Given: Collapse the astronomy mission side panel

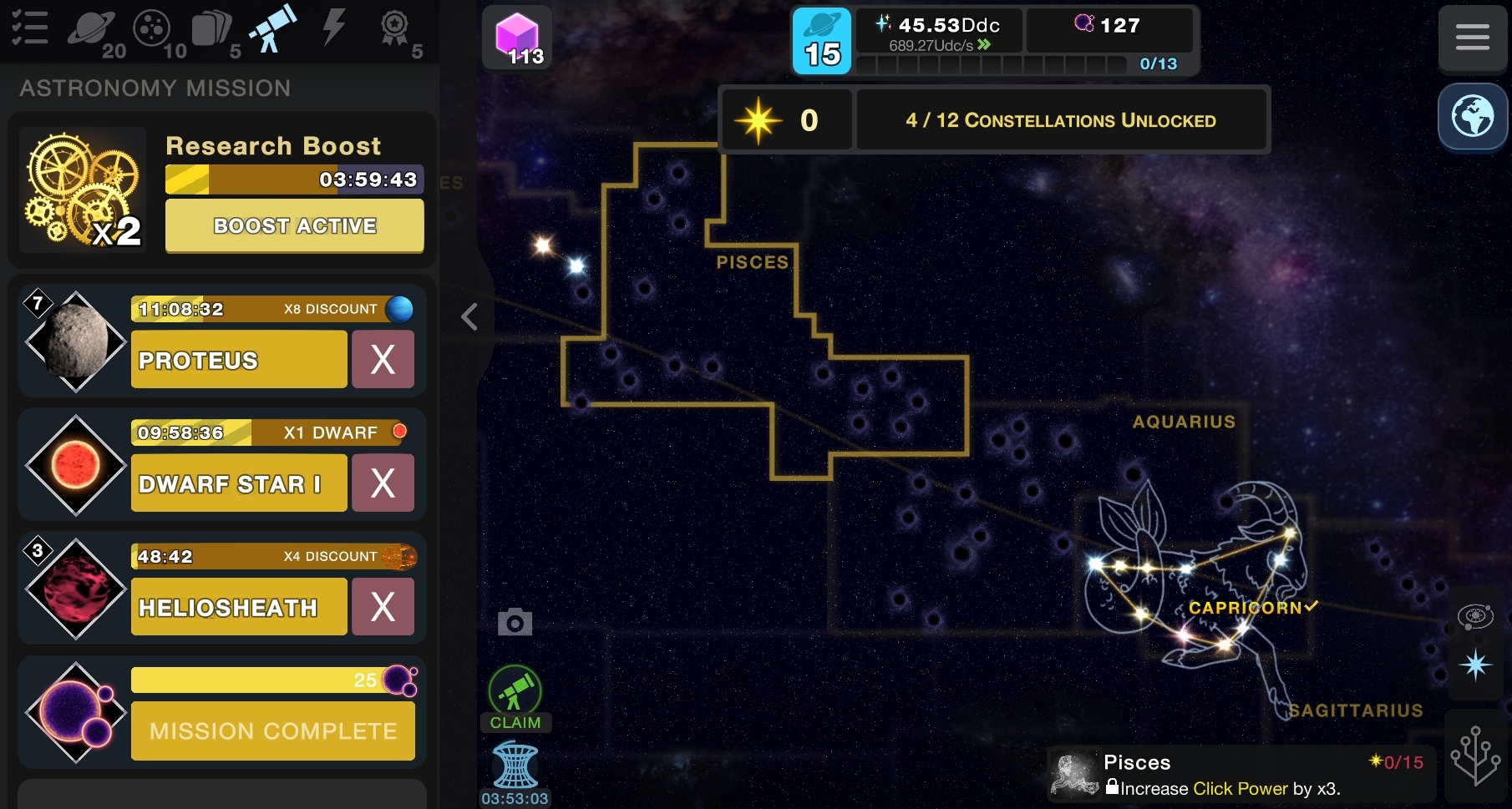Looking at the screenshot, I should click(x=469, y=316).
